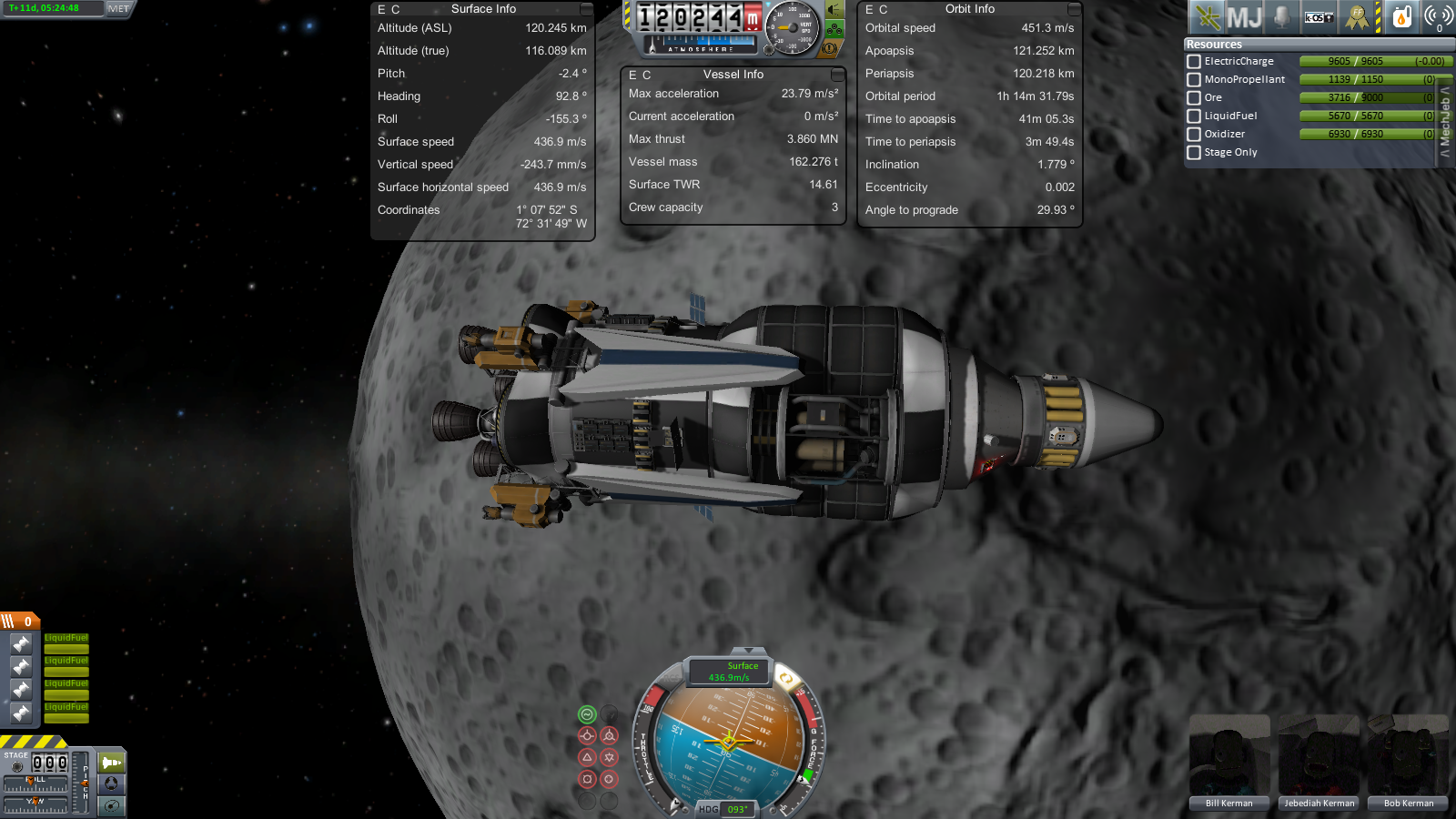Check the ElectricCharge resource box

(x=1194, y=62)
